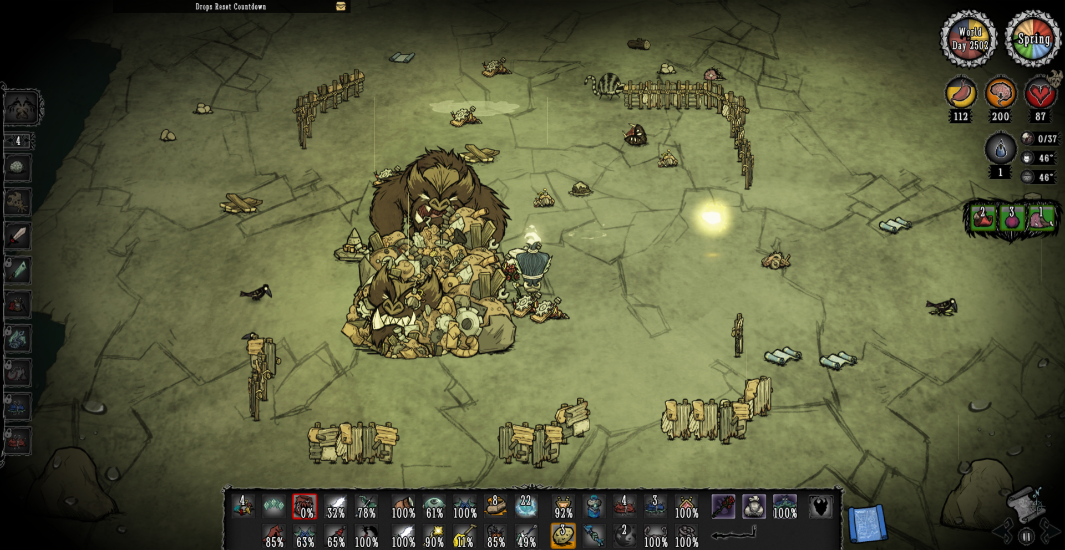Choose the rock recipe in the crafting bar
This screenshot has height=550, width=1065.
click(19, 167)
